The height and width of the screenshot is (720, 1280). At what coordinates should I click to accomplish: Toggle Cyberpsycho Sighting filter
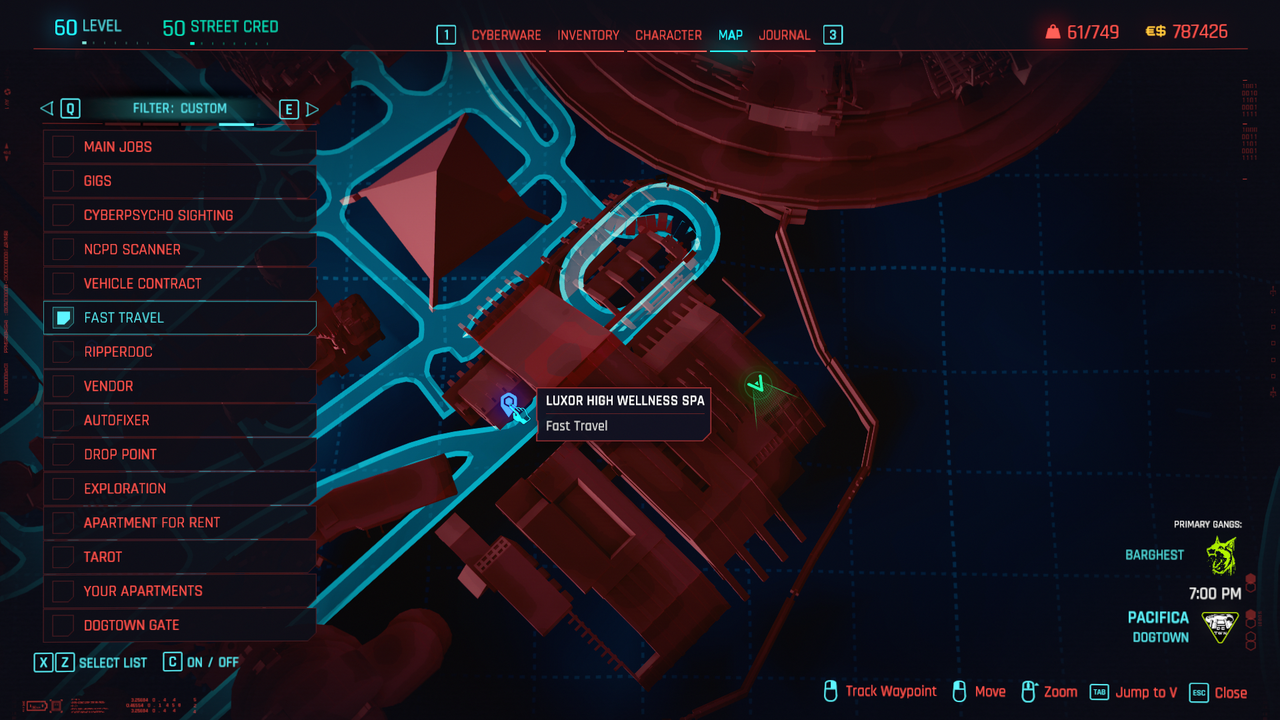click(63, 215)
